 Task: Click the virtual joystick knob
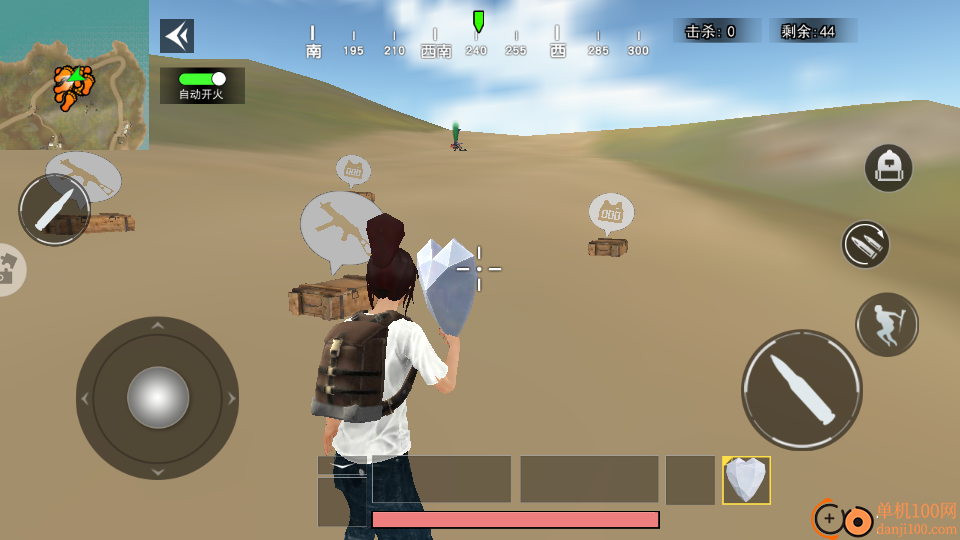[x=158, y=398]
